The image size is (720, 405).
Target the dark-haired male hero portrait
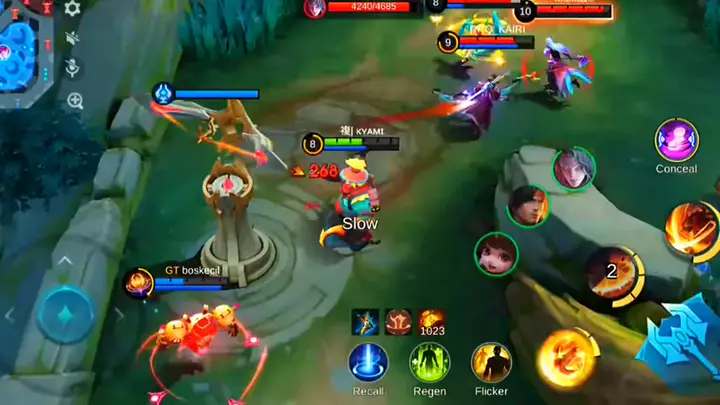527,206
